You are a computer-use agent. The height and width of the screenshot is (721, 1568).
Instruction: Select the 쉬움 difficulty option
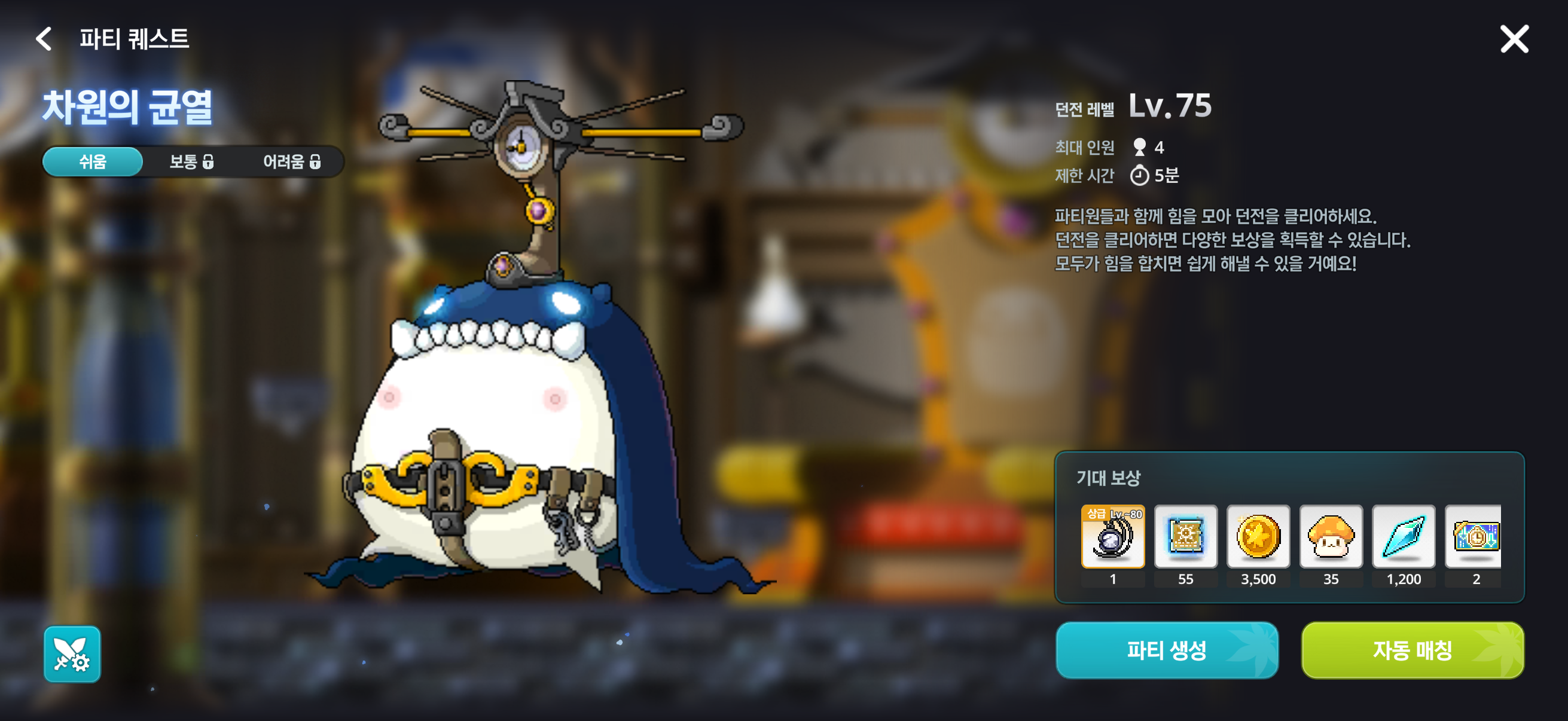click(x=92, y=161)
